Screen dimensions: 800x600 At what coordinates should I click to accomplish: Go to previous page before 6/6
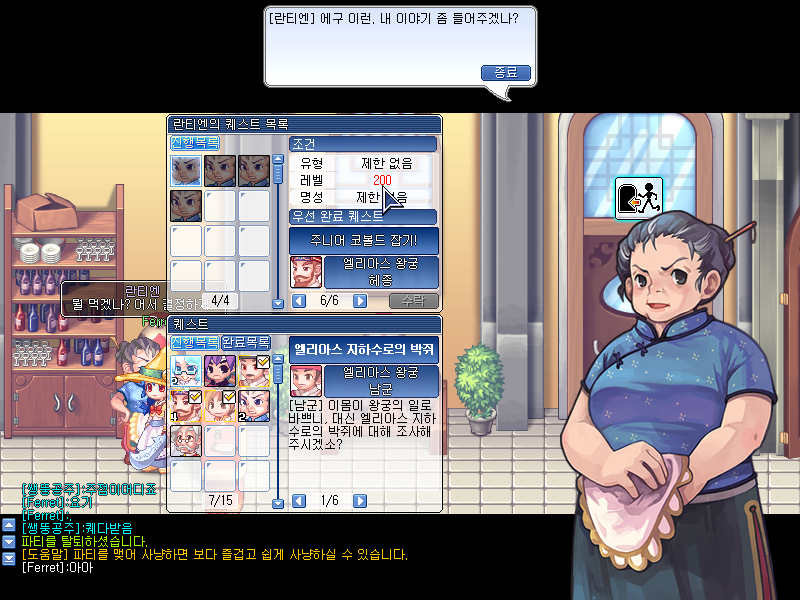coord(298,301)
